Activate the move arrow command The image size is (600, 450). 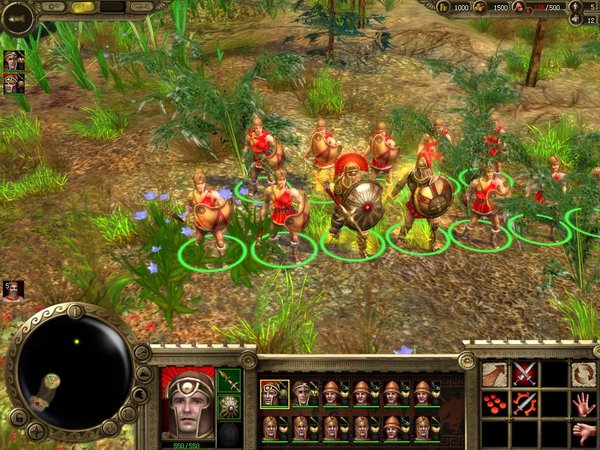(x=495, y=375)
